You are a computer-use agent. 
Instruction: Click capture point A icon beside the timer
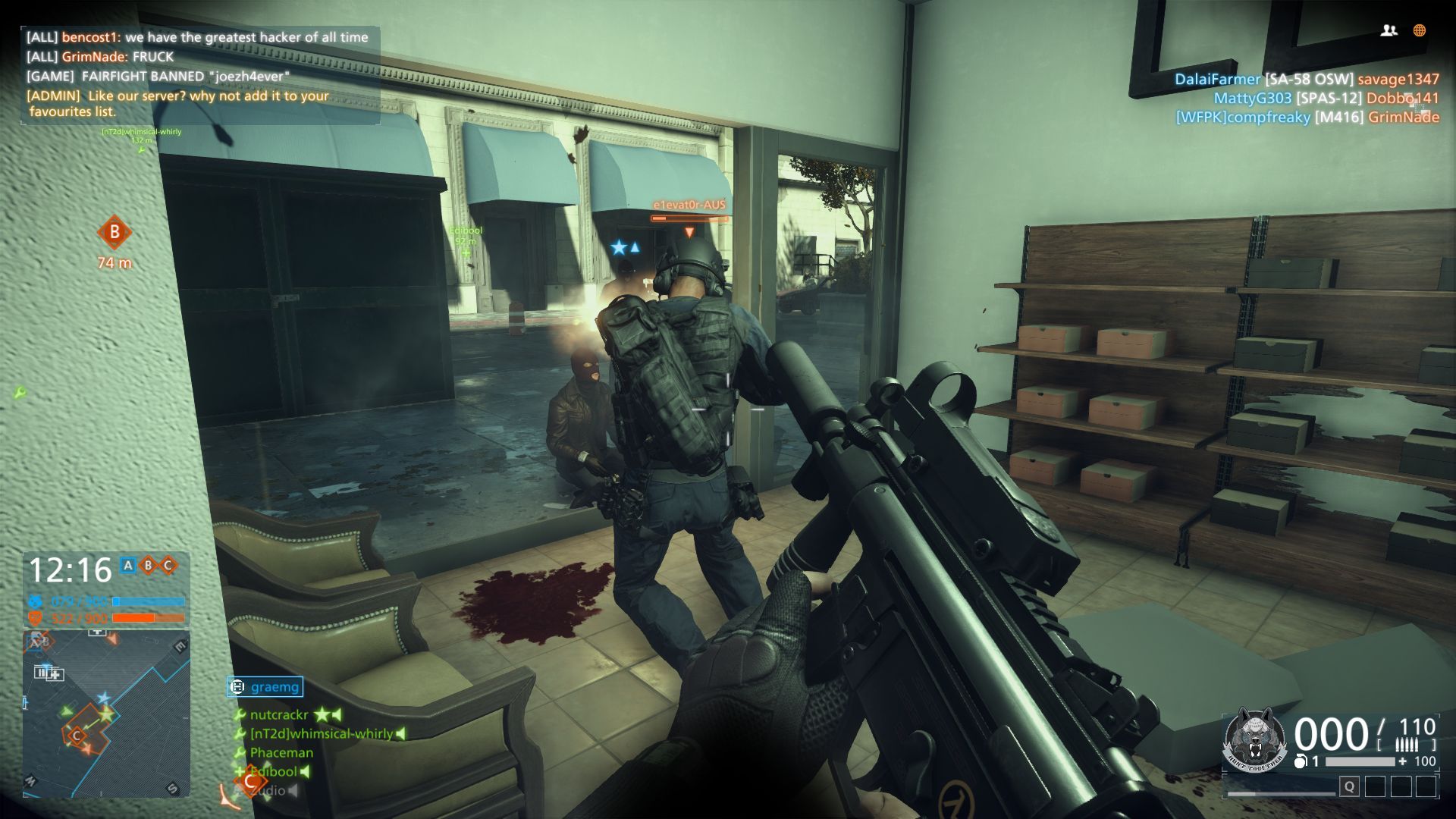pos(128,565)
